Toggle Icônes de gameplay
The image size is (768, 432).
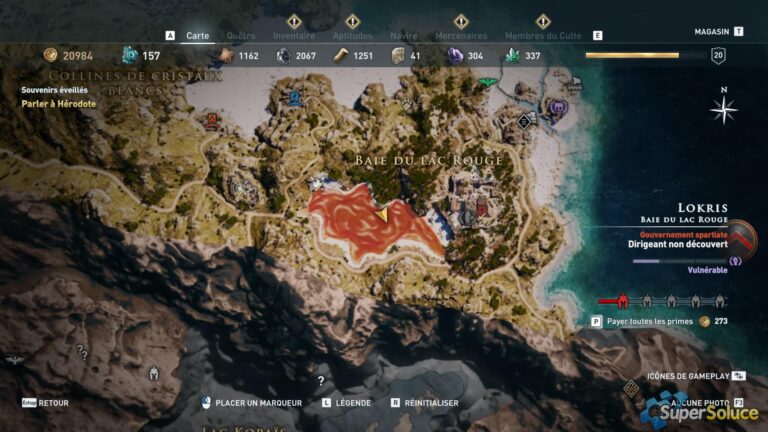(x=689, y=375)
